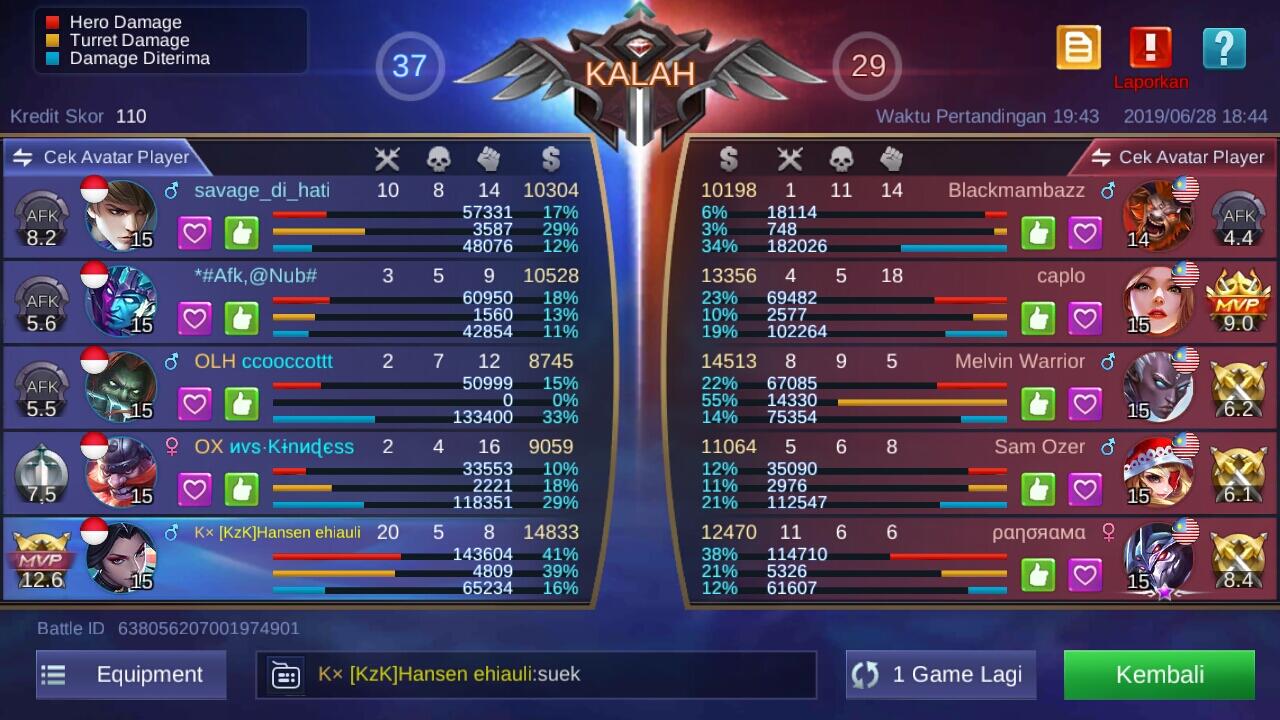Give a thumbs up to panorama
This screenshot has height=720, width=1280.
[x=1038, y=575]
